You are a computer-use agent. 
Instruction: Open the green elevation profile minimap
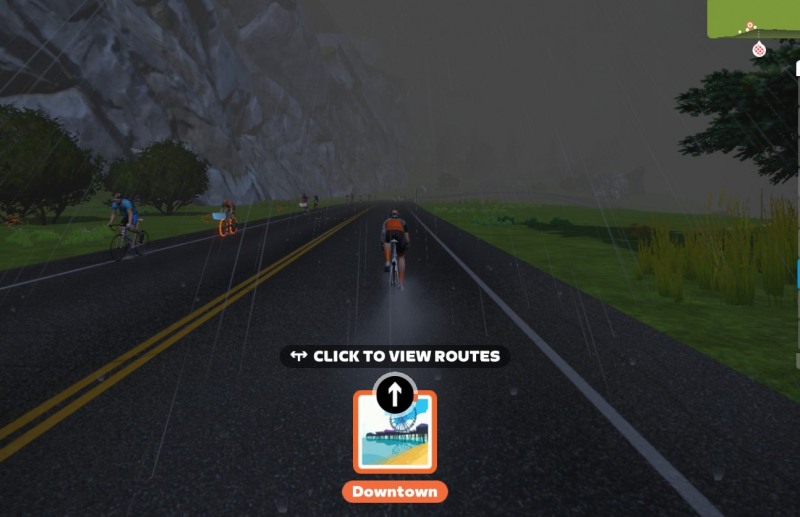pos(754,17)
